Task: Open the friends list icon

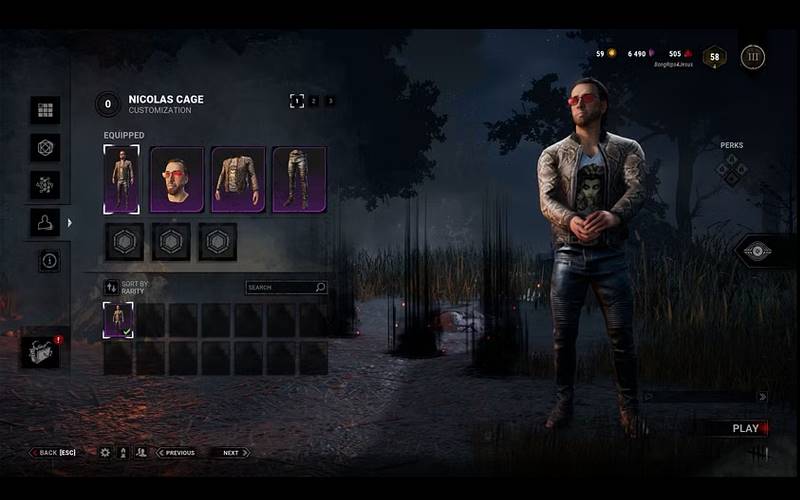Action: point(141,452)
